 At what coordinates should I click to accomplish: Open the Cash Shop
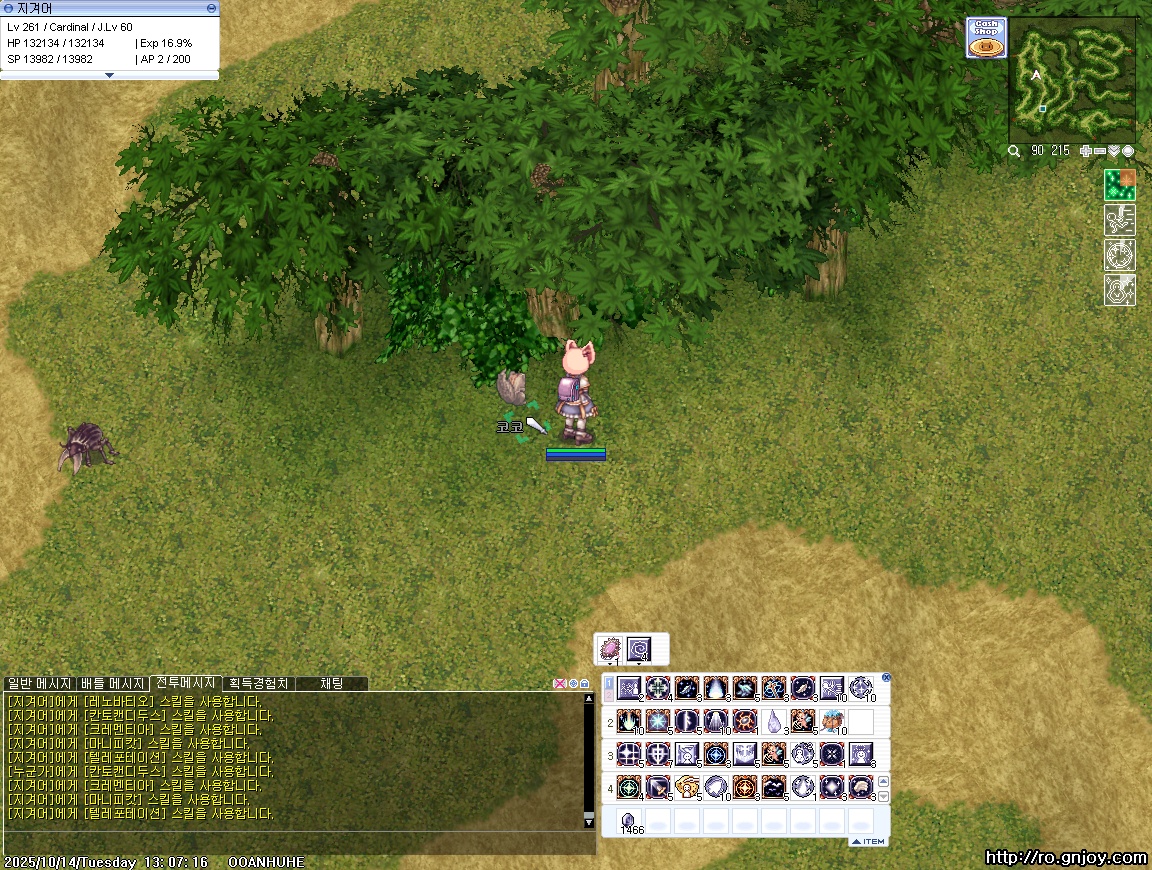click(x=986, y=38)
